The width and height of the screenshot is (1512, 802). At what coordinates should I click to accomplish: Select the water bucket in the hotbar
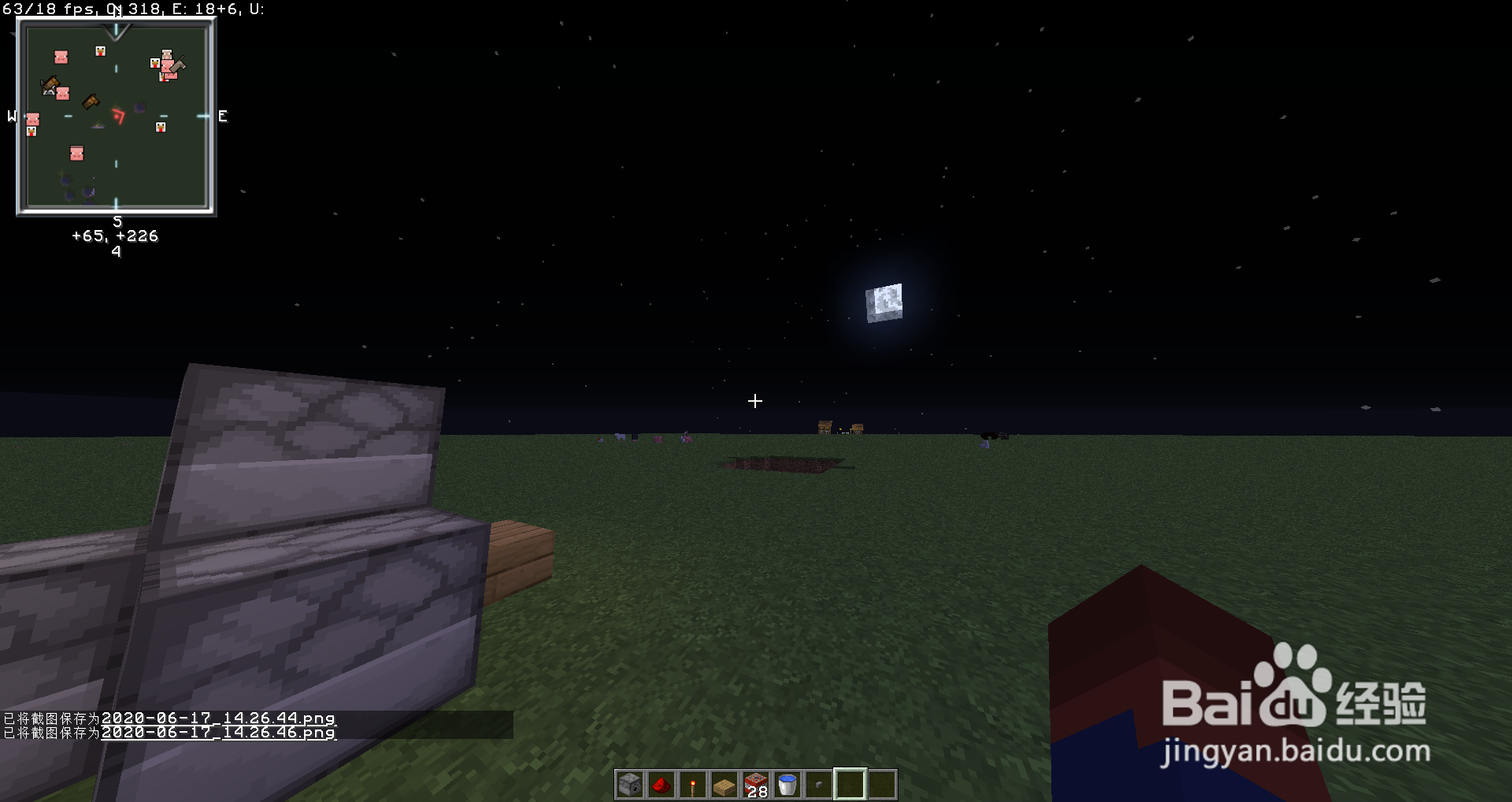click(x=786, y=784)
